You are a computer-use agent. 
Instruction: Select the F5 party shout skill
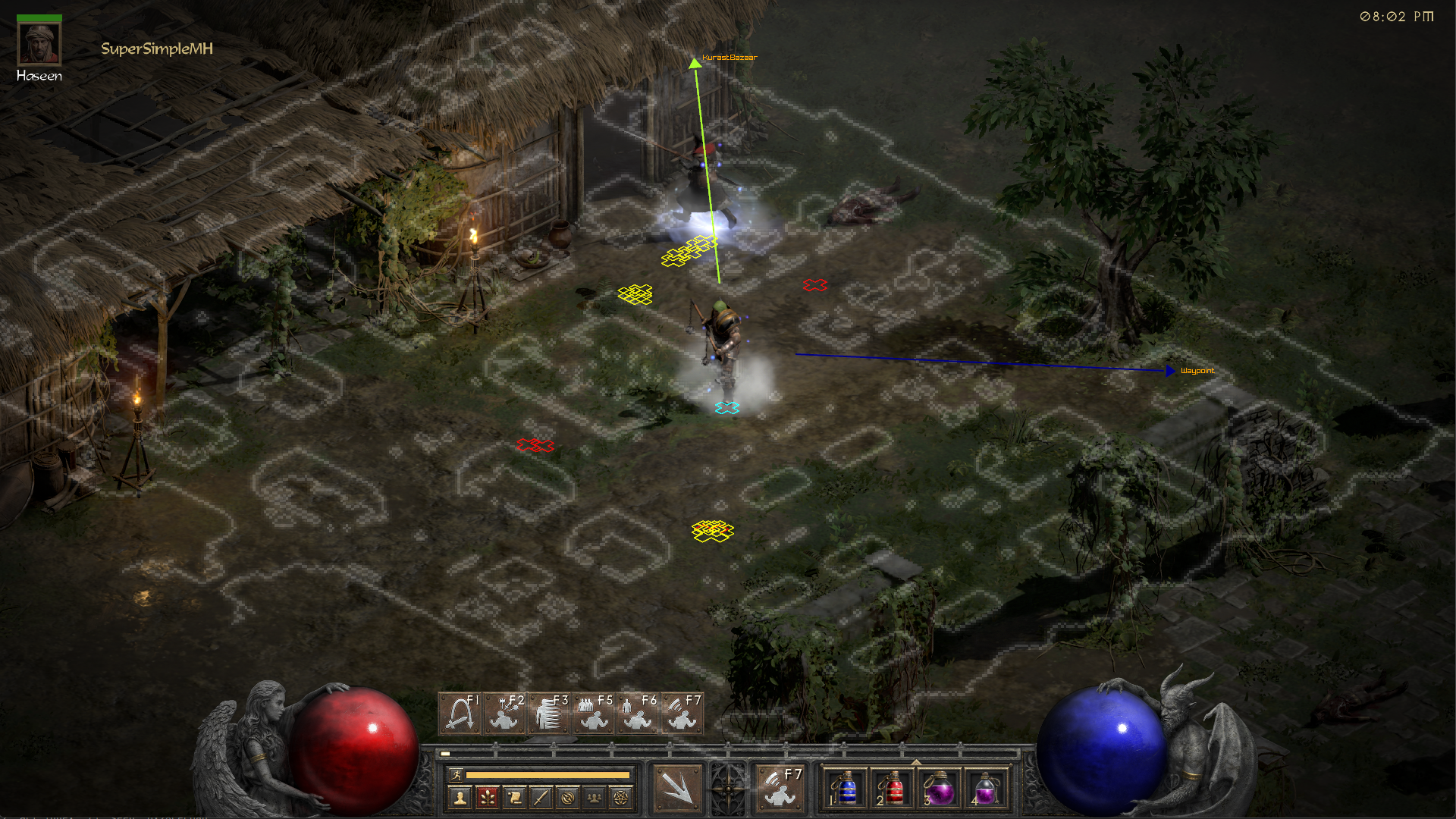point(593,713)
